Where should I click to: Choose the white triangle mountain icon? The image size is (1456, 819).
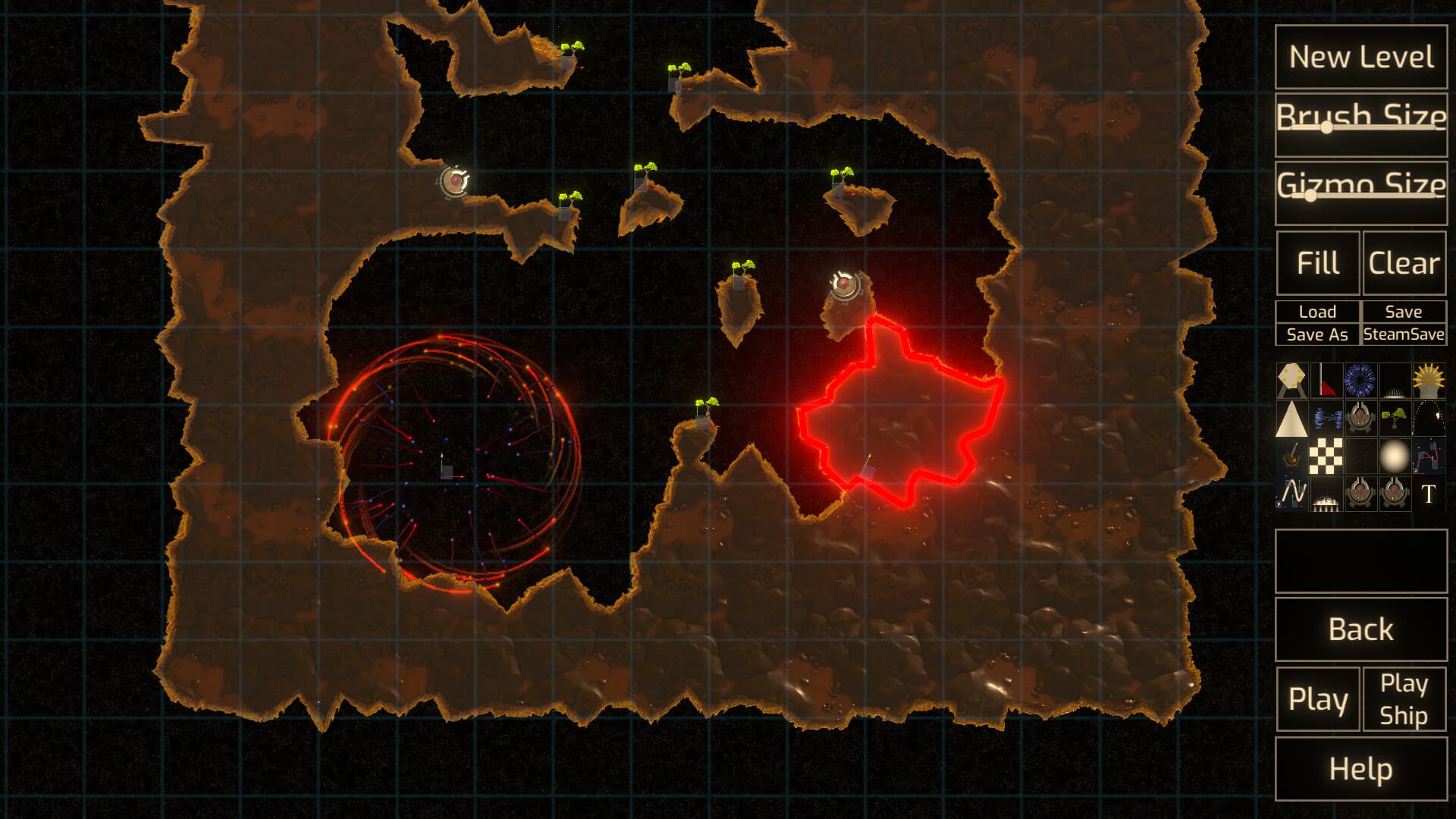coord(1292,418)
